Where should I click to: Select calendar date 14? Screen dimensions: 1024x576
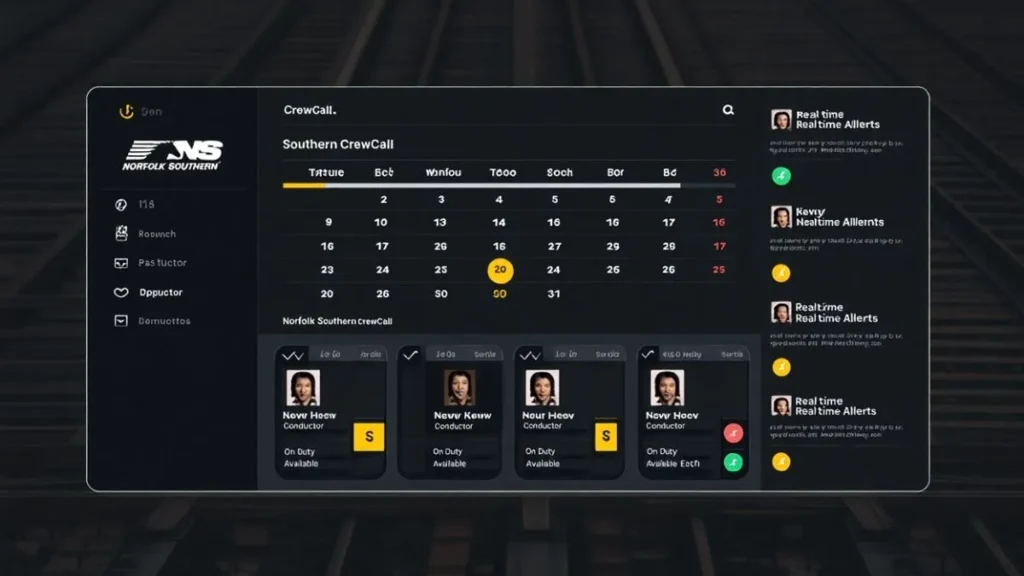tap(499, 222)
